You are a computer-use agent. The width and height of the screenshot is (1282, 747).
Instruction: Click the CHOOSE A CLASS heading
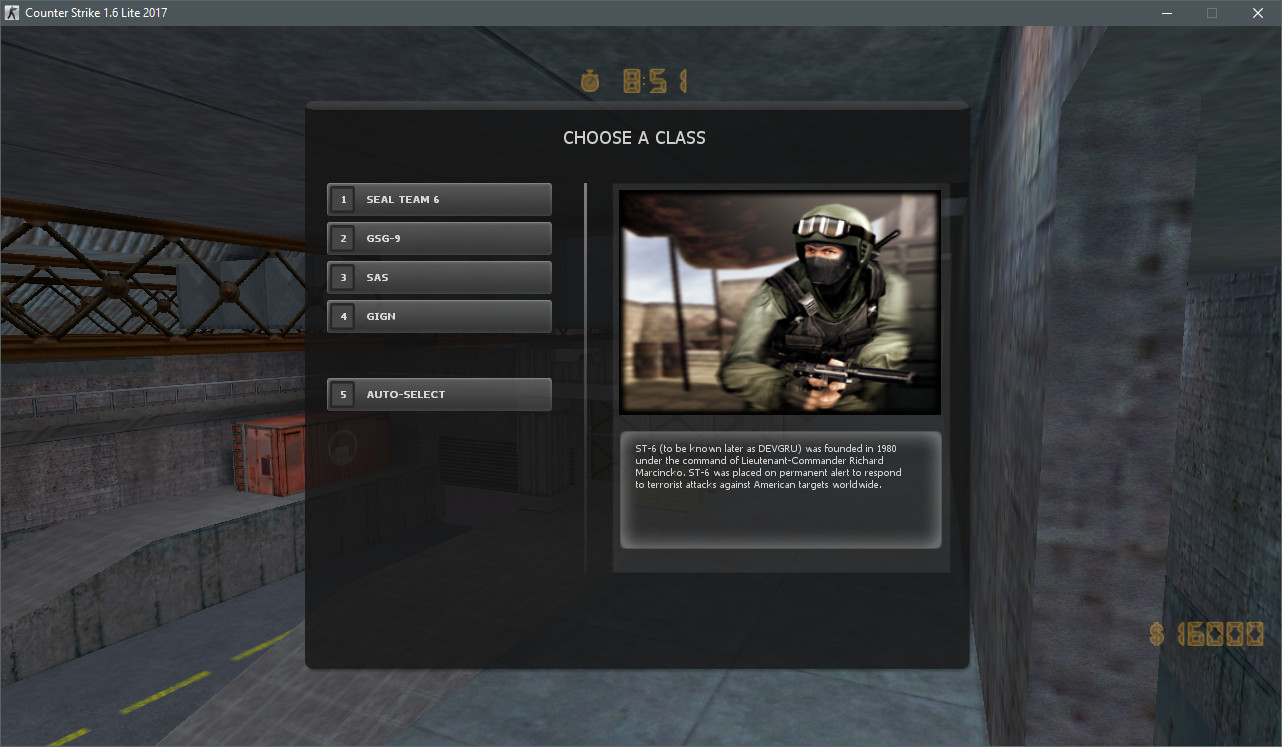point(634,137)
